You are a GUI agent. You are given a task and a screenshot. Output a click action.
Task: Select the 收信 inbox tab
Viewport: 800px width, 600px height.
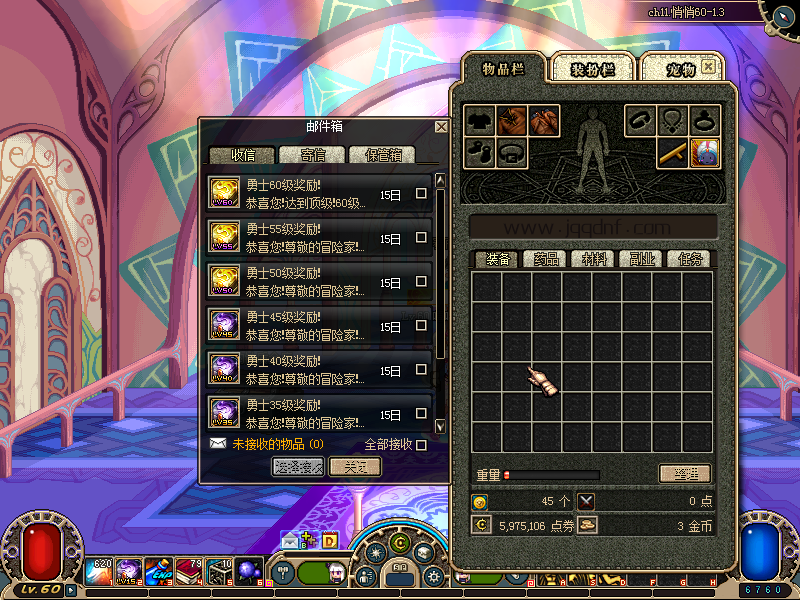click(242, 155)
